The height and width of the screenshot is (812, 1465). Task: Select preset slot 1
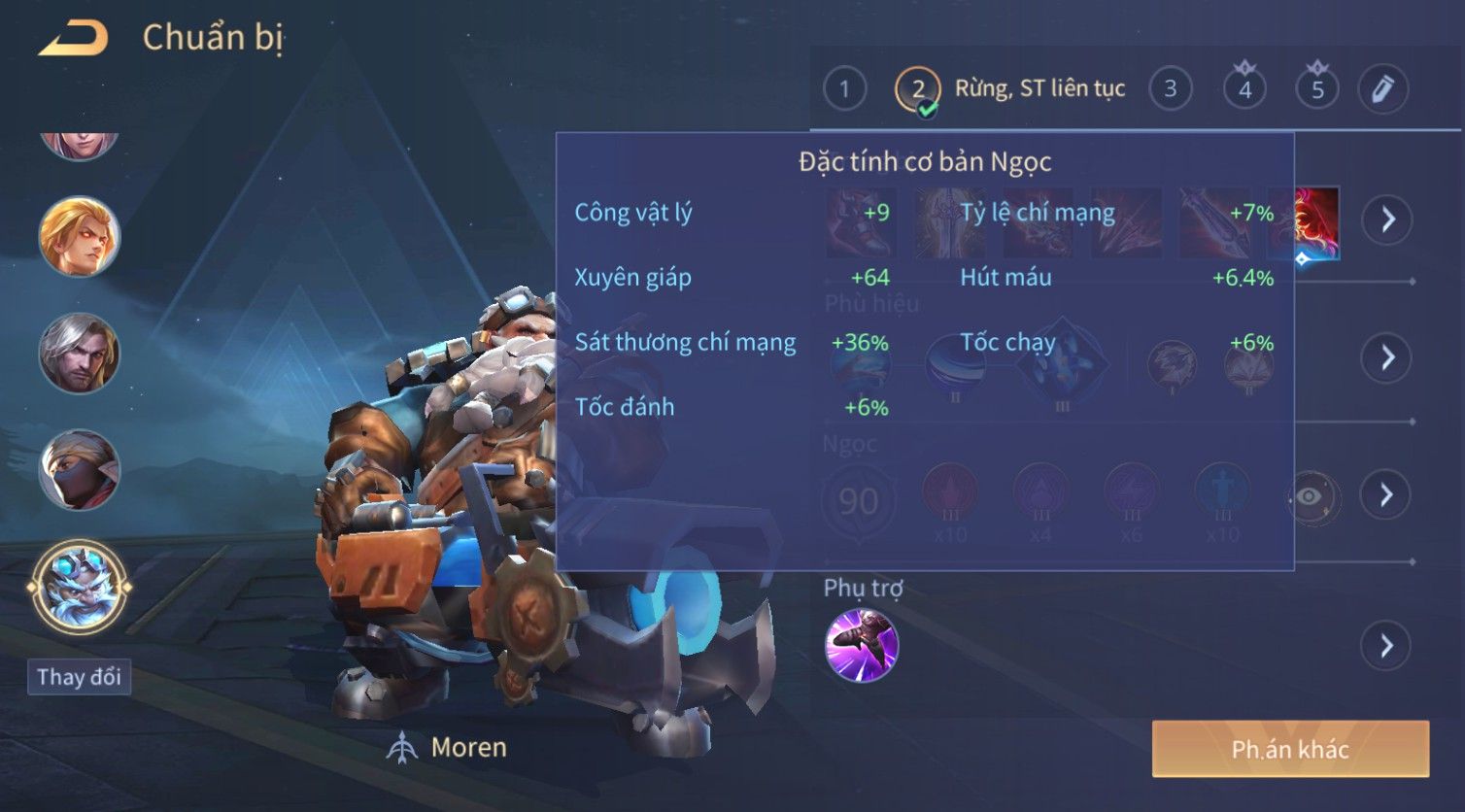pos(844,89)
